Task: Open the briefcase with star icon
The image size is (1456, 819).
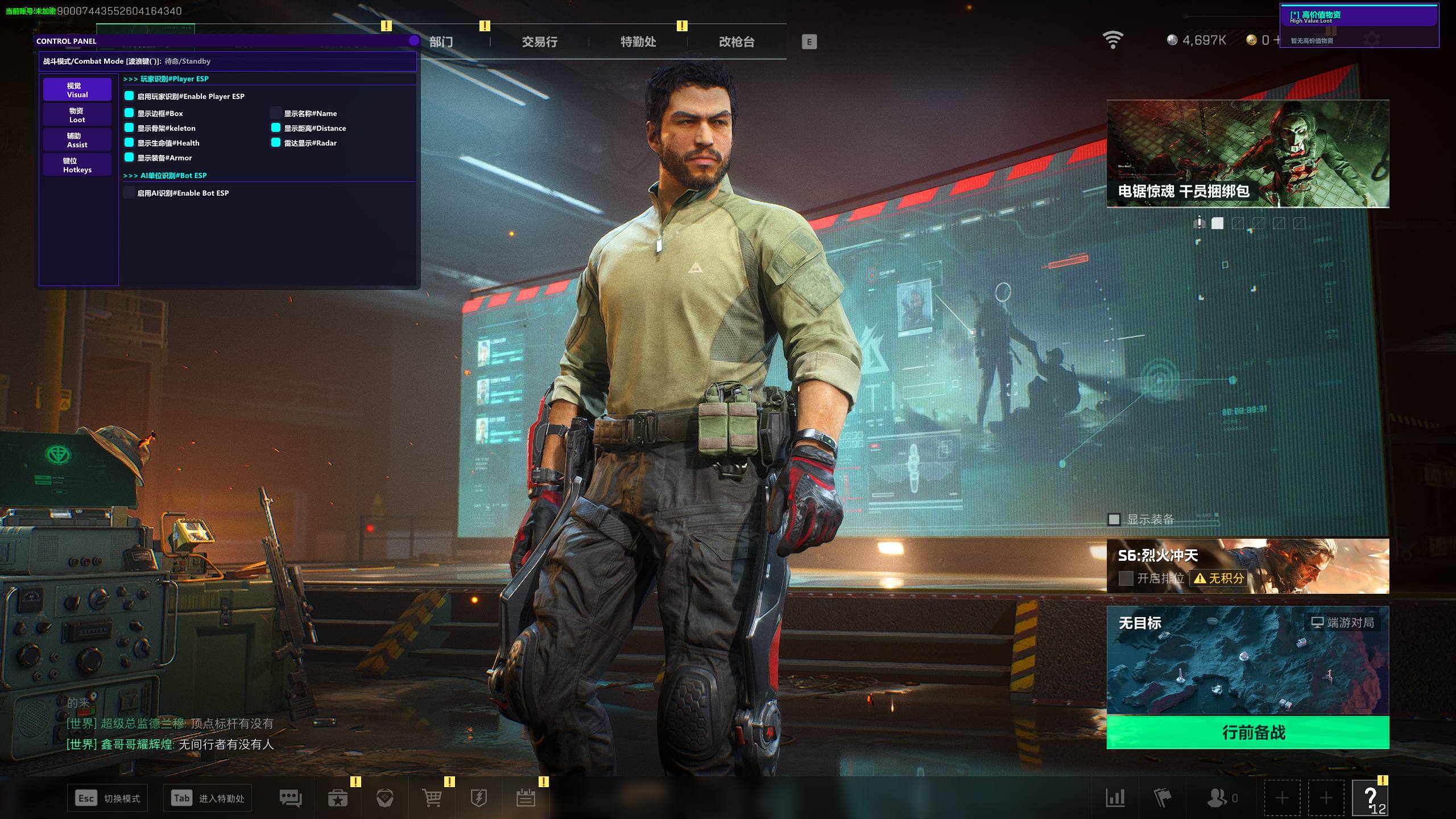Action: point(338,799)
